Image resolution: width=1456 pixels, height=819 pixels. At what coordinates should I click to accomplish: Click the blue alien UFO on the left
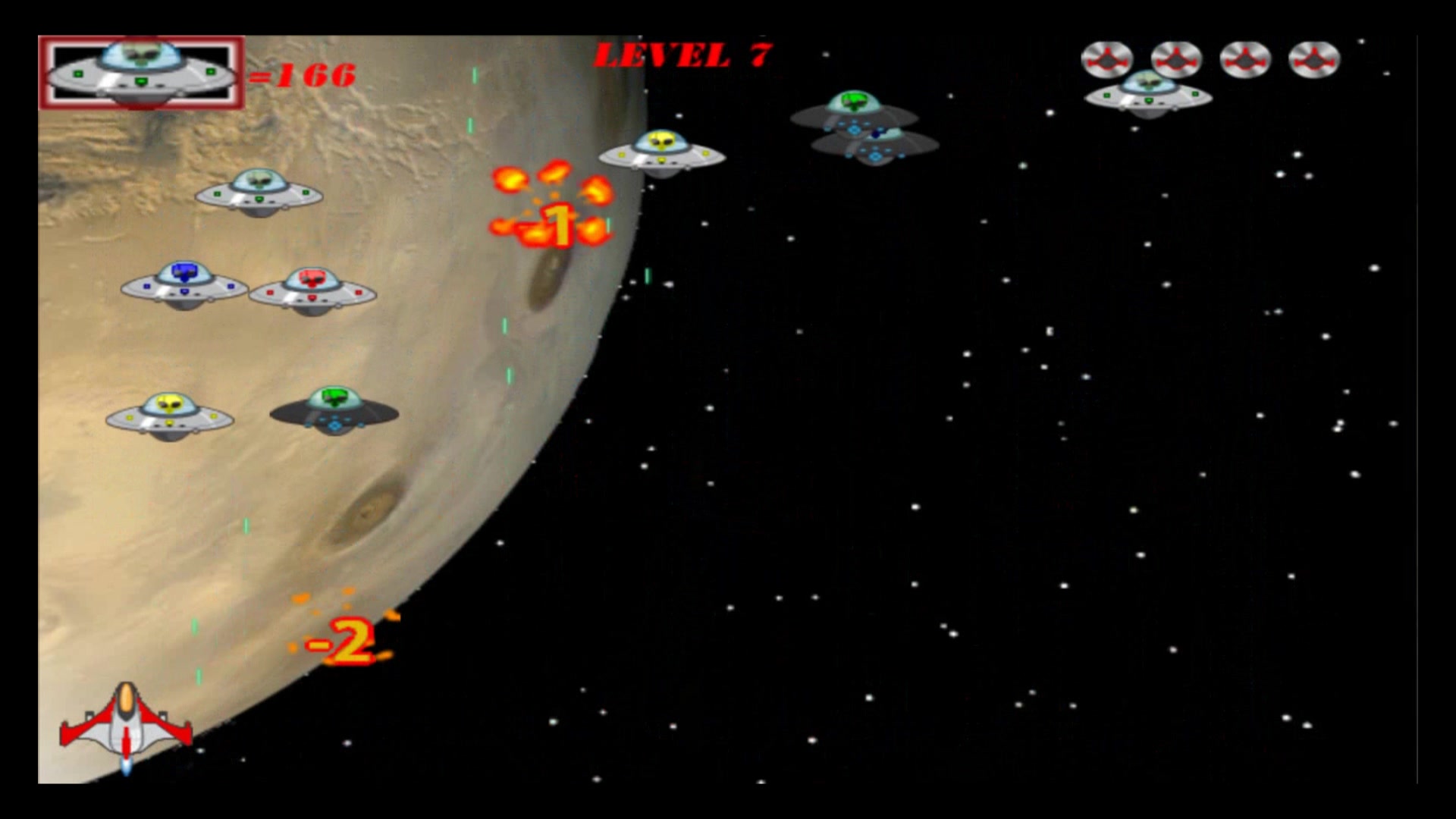click(x=182, y=284)
